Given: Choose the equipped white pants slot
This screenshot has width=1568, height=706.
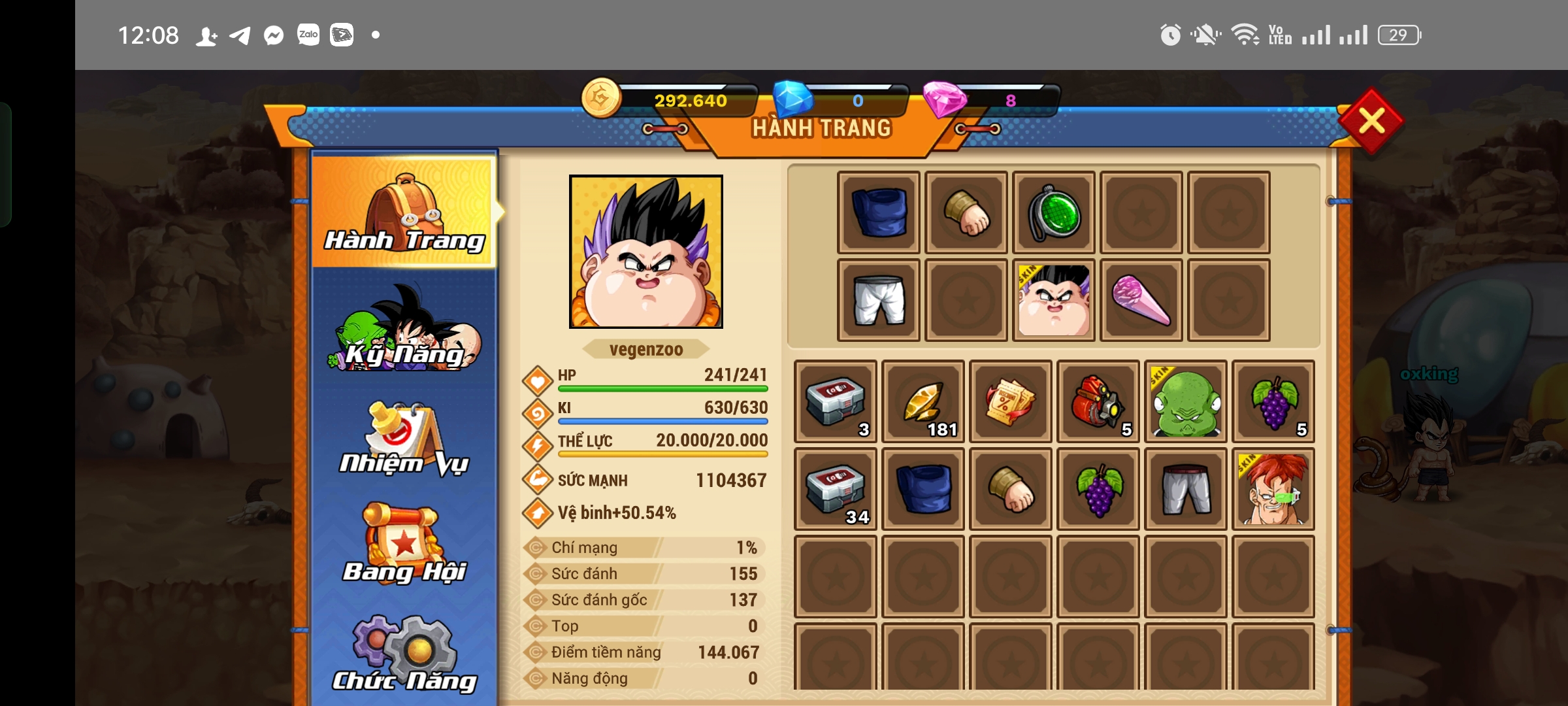Looking at the screenshot, I should pyautogui.click(x=879, y=300).
